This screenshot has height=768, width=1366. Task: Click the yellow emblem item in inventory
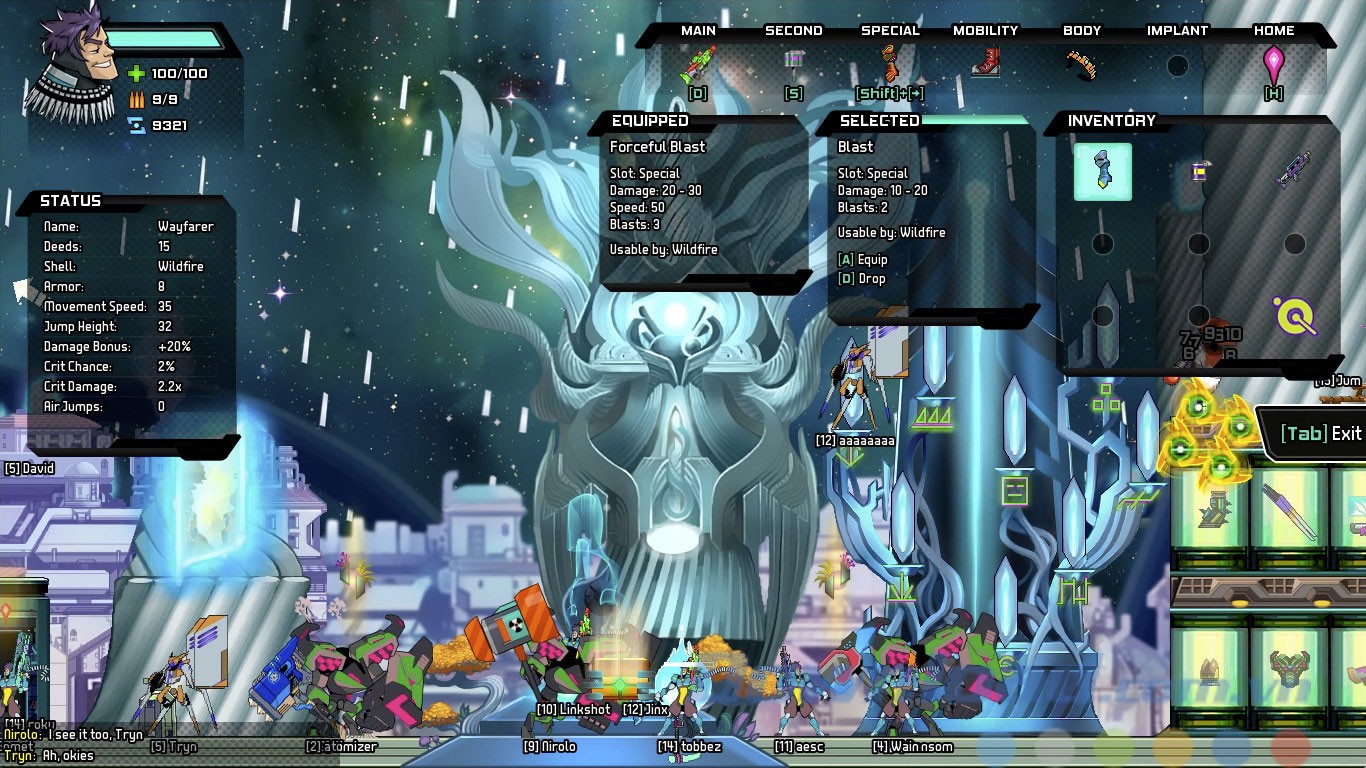click(x=1296, y=318)
